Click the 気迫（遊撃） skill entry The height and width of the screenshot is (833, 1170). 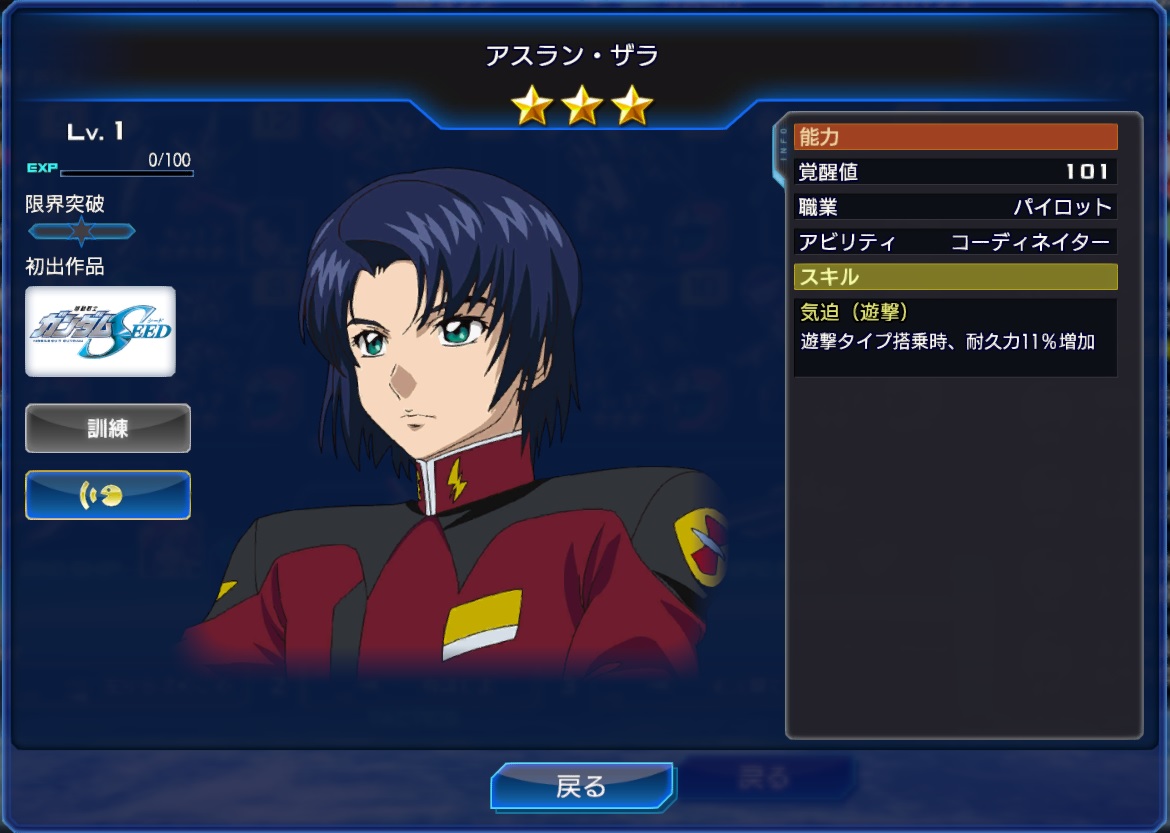954,336
